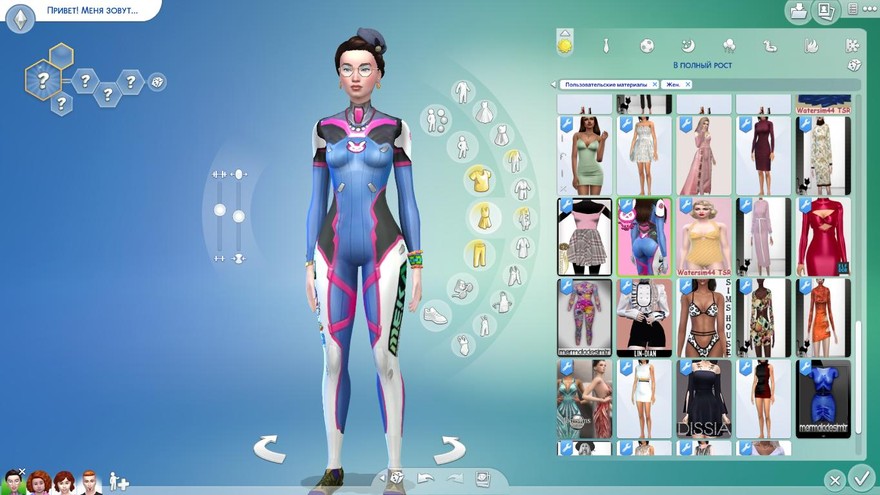Image resolution: width=880 pixels, height=495 pixels.
Task: Switch to formal outfit tie tab
Action: click(x=605, y=45)
